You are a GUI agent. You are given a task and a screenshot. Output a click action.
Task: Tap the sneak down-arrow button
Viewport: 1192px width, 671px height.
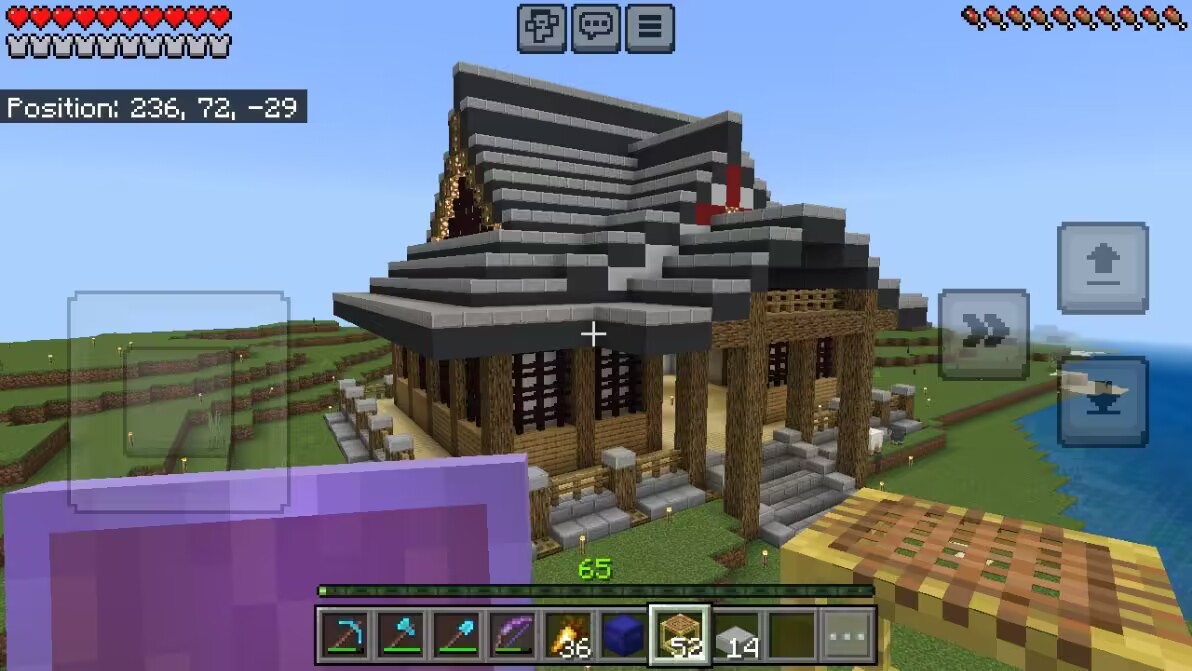point(1102,400)
